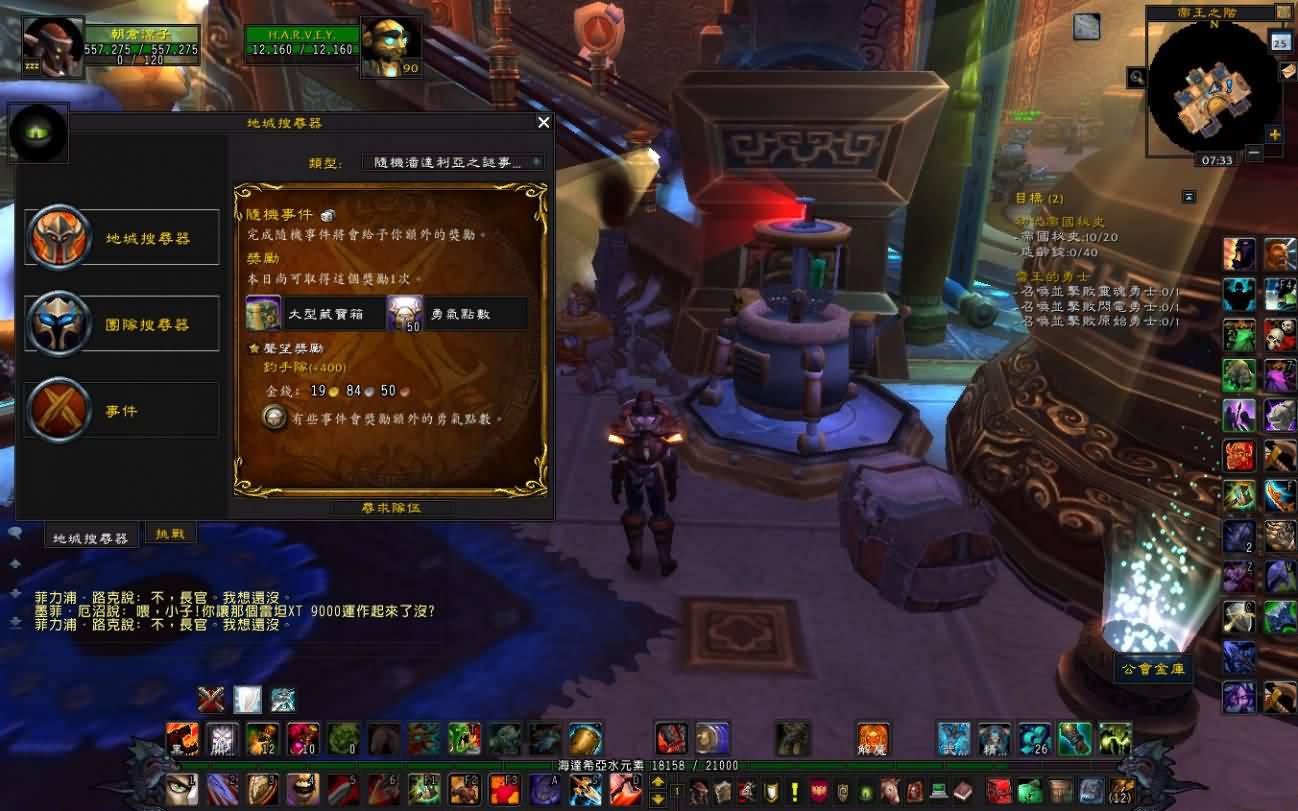Open the minimap tracking magnifier
1298x811 pixels.
pos(1136,77)
